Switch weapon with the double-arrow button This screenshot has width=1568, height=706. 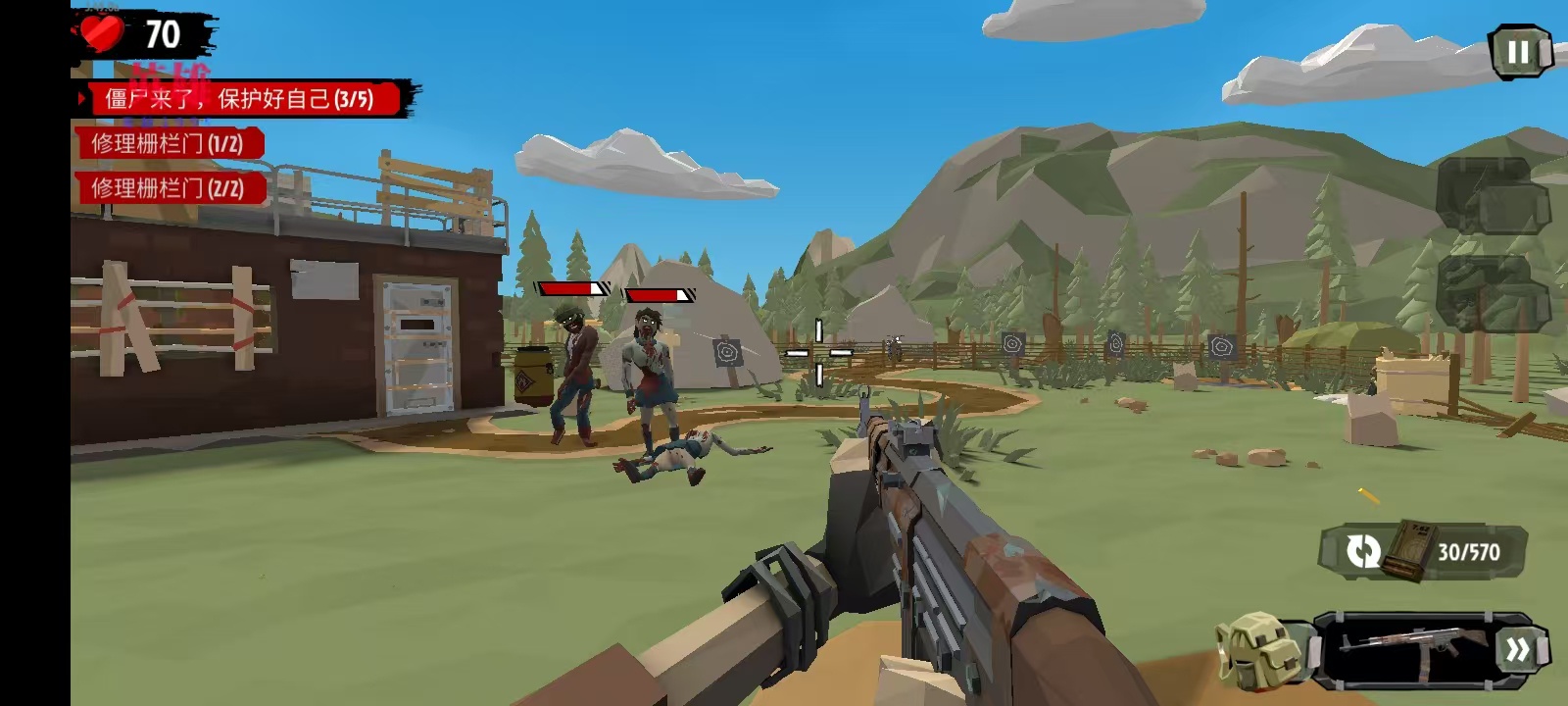[1518, 649]
